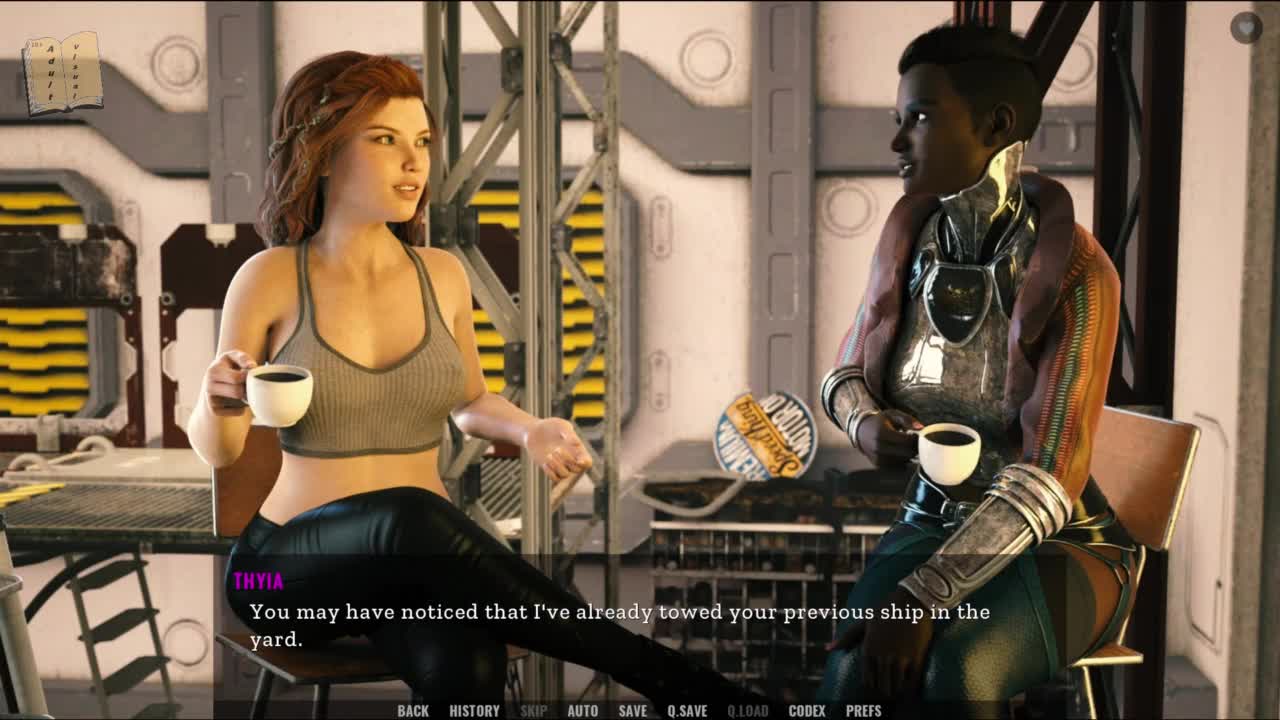The height and width of the screenshot is (720, 1280).
Task: Click the book icon in corner
Action: point(62,72)
